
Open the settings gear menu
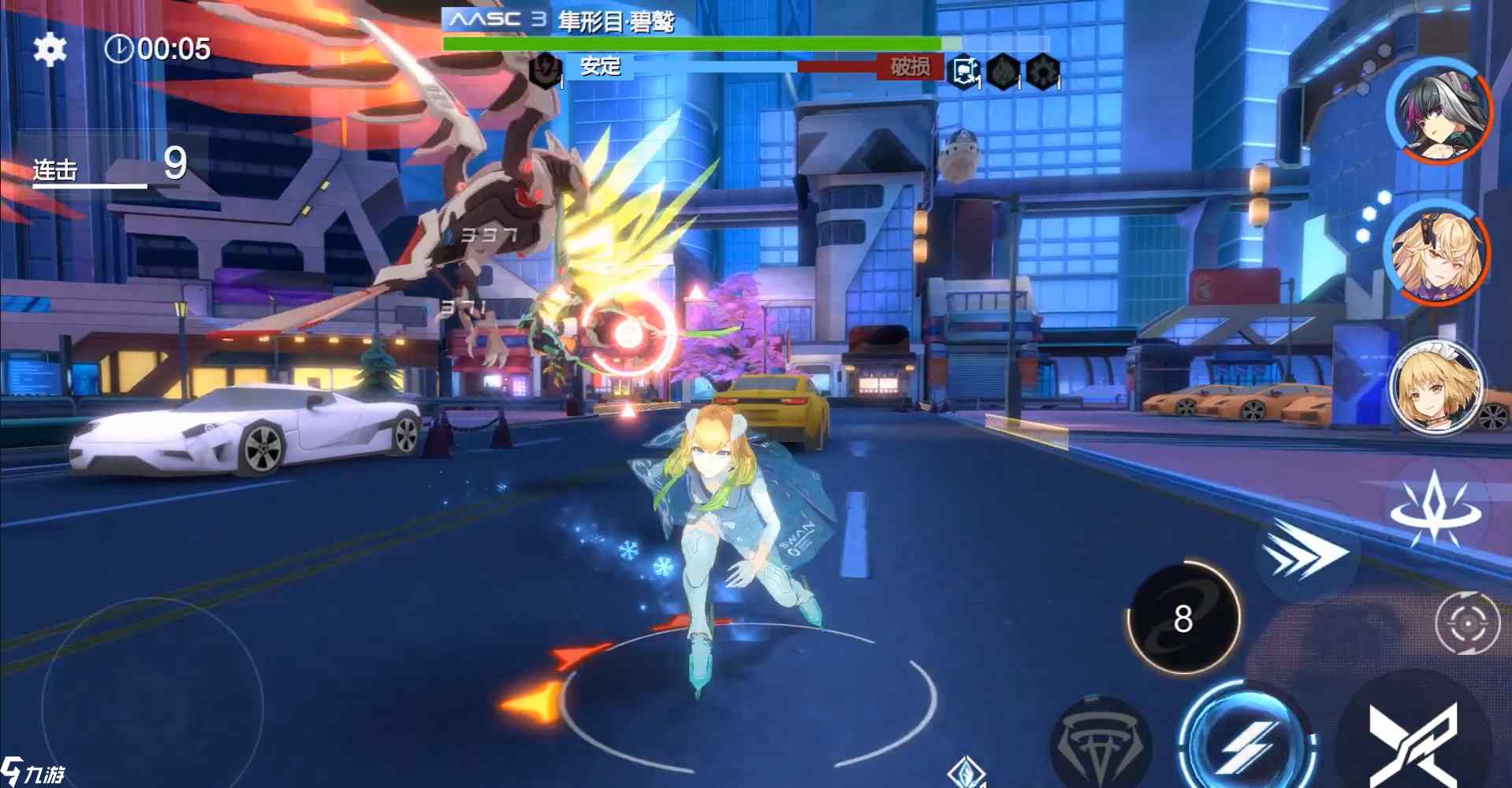[x=50, y=50]
